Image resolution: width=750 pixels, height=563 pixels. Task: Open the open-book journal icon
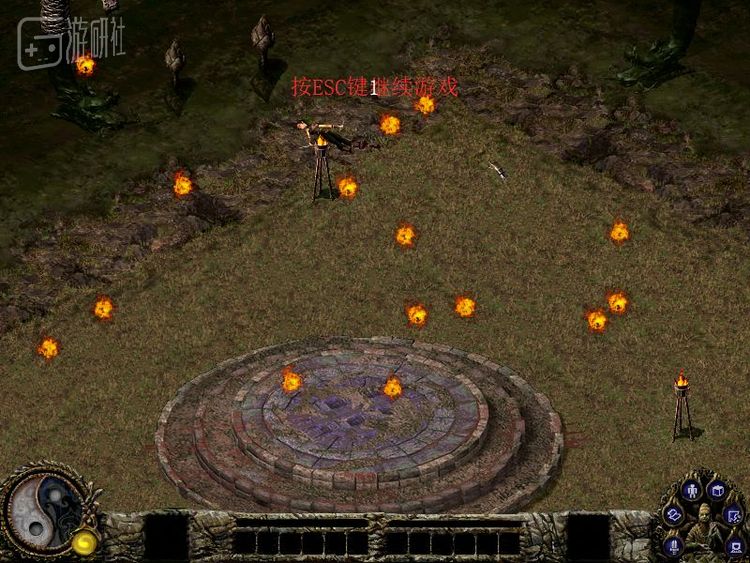coord(673,515)
